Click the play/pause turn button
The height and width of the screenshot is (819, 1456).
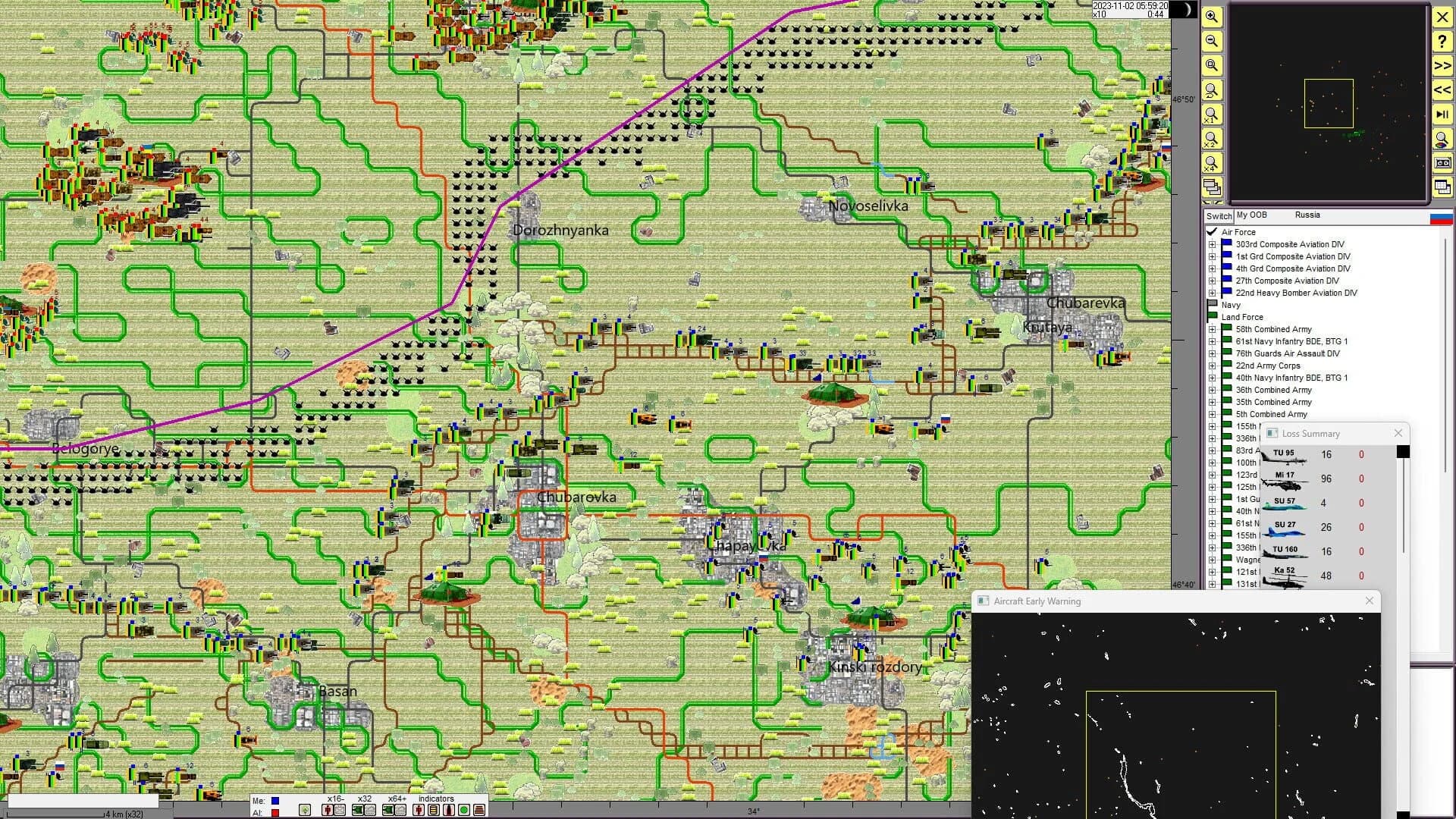pyautogui.click(x=1442, y=115)
